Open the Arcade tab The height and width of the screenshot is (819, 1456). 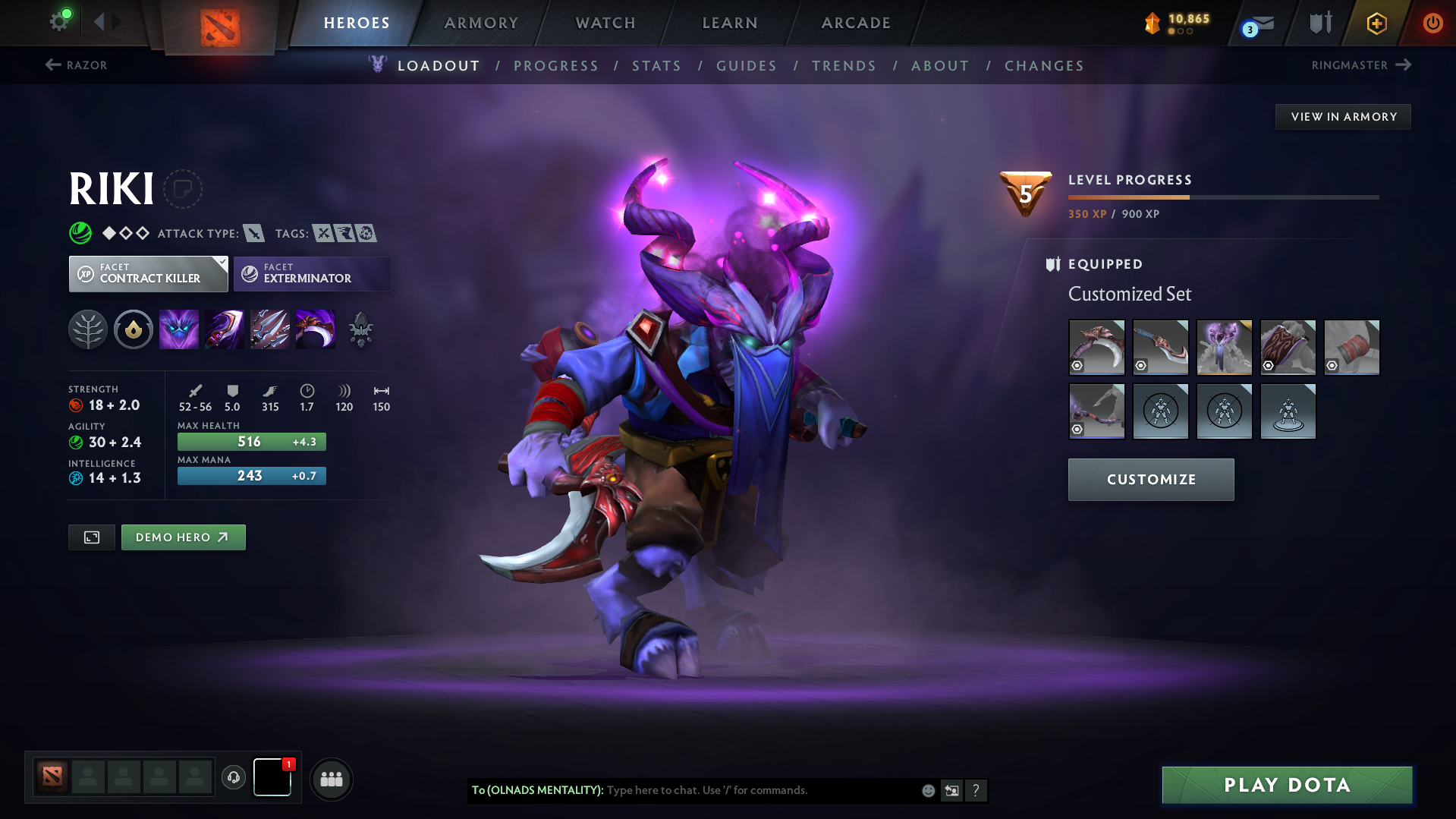pyautogui.click(x=856, y=23)
